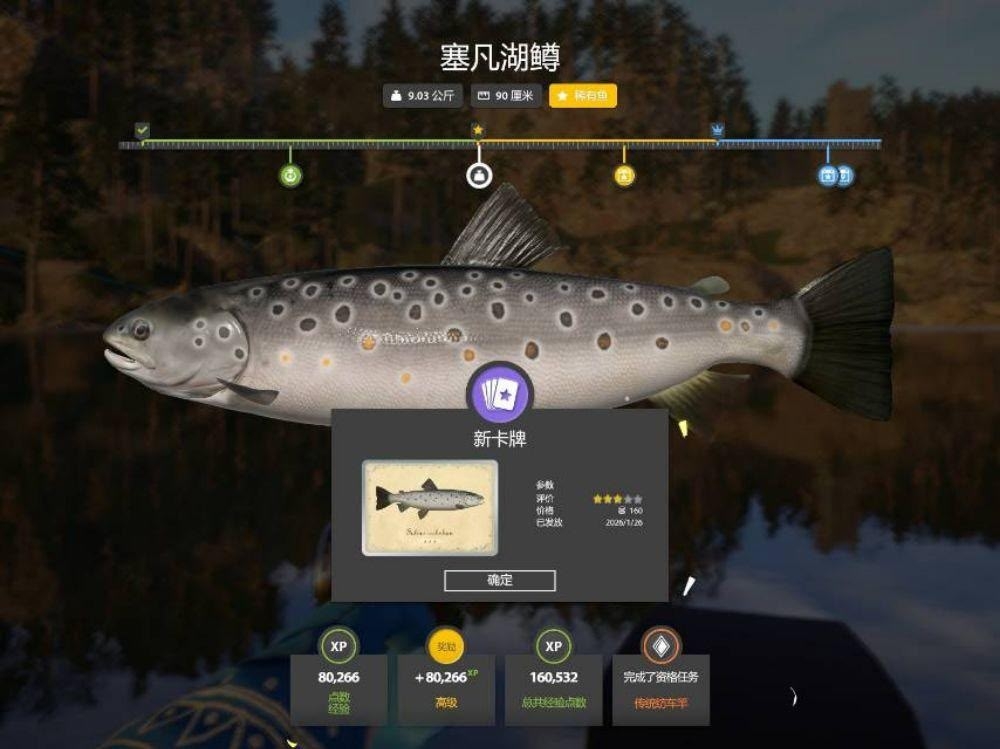Select the 稀有鱼 rare fish badge
Image resolution: width=1000 pixels, height=749 pixels.
(x=583, y=96)
